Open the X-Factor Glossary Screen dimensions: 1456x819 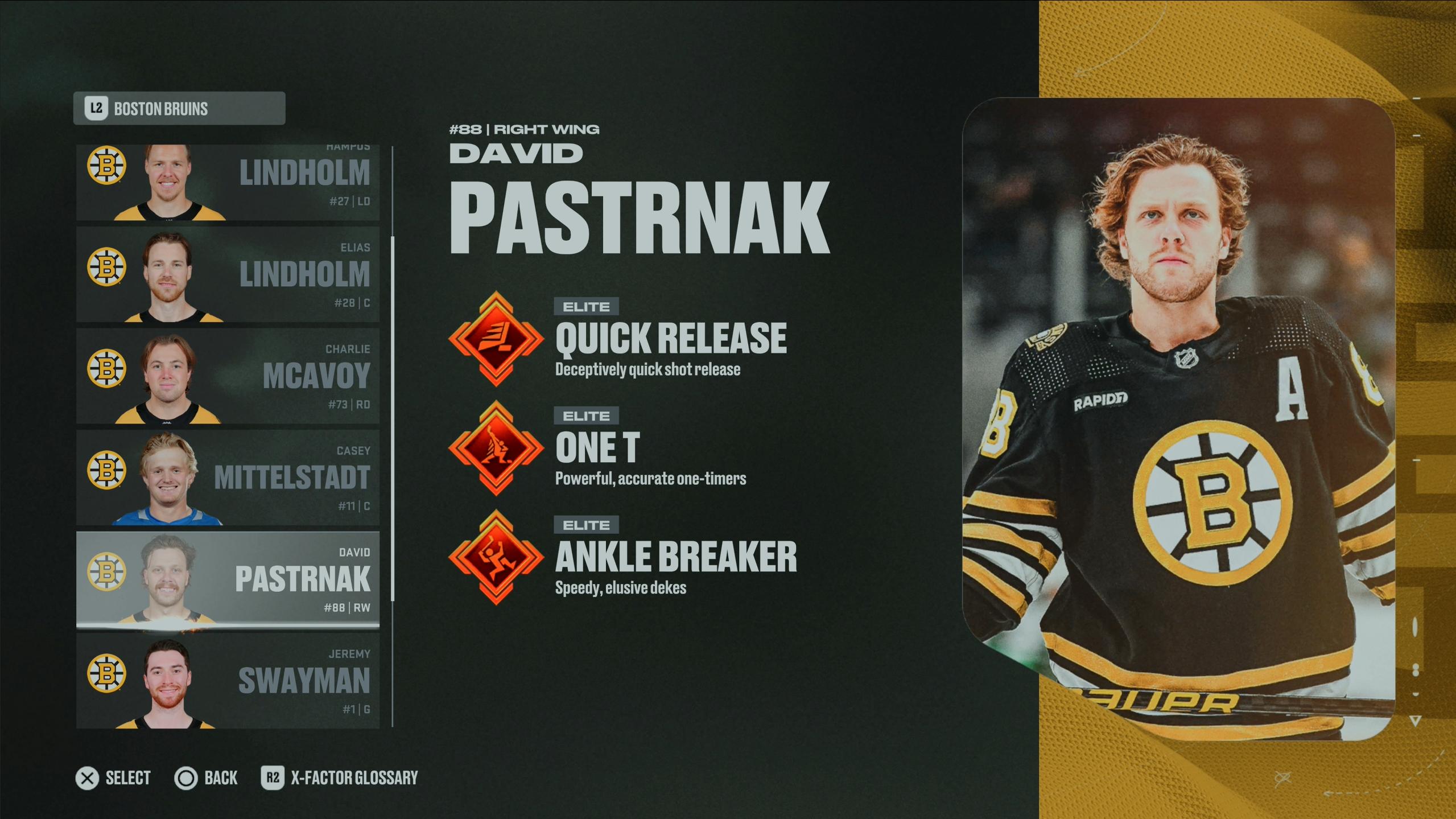[x=340, y=777]
